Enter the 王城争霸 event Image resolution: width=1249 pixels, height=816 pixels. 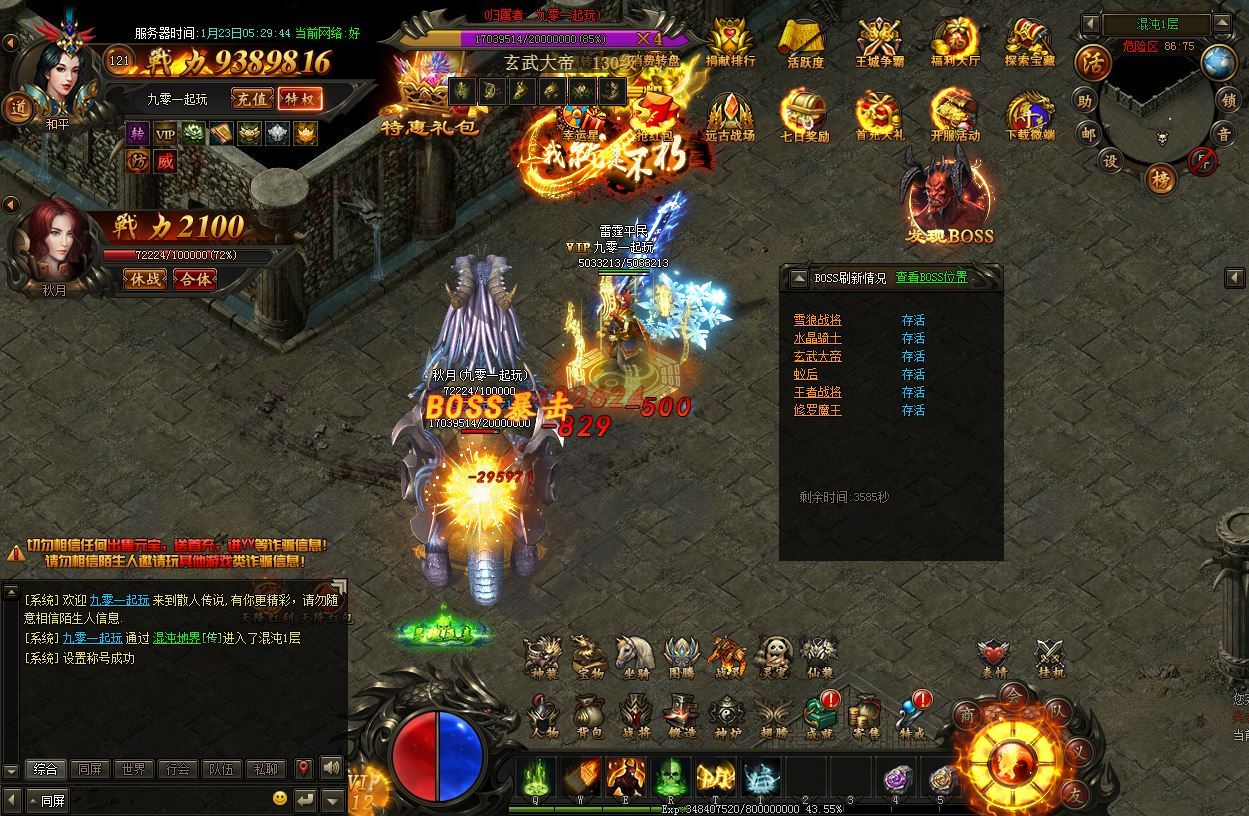coord(880,43)
